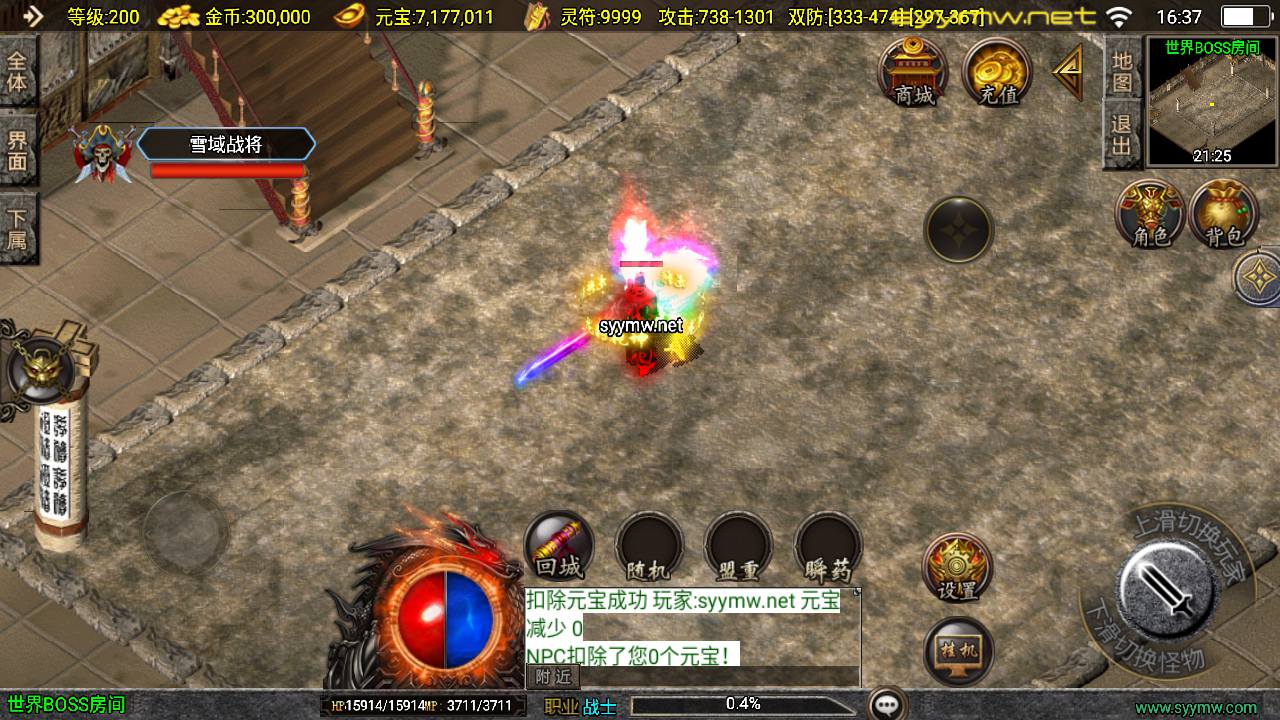Collapse the top icon row arrow
This screenshot has height=720, width=1280.
click(x=1068, y=72)
